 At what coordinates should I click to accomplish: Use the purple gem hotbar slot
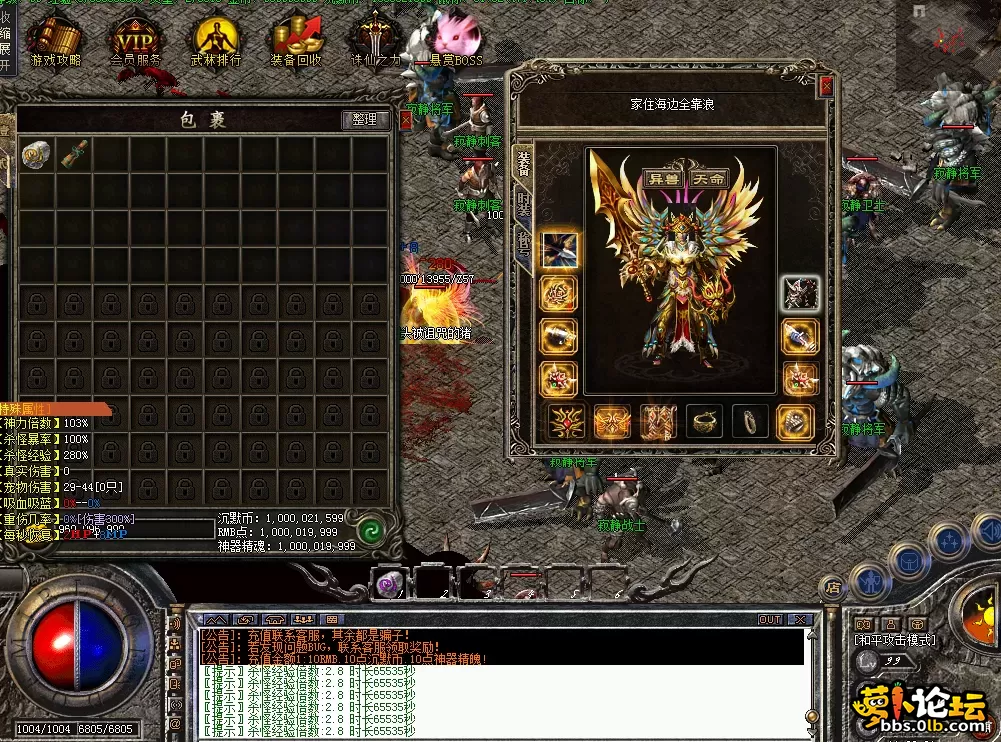[388, 583]
